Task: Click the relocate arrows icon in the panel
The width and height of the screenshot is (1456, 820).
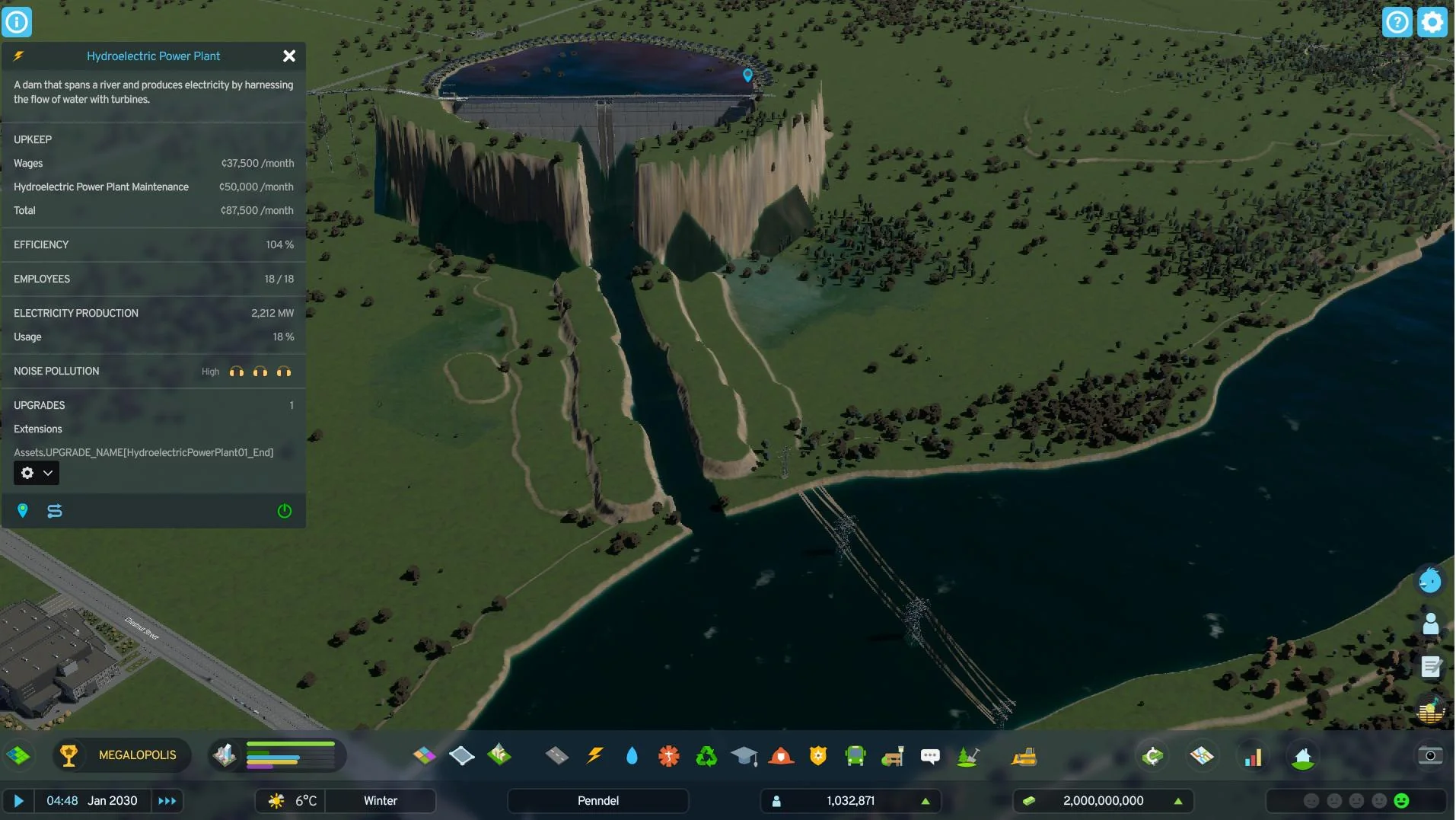Action: point(55,511)
